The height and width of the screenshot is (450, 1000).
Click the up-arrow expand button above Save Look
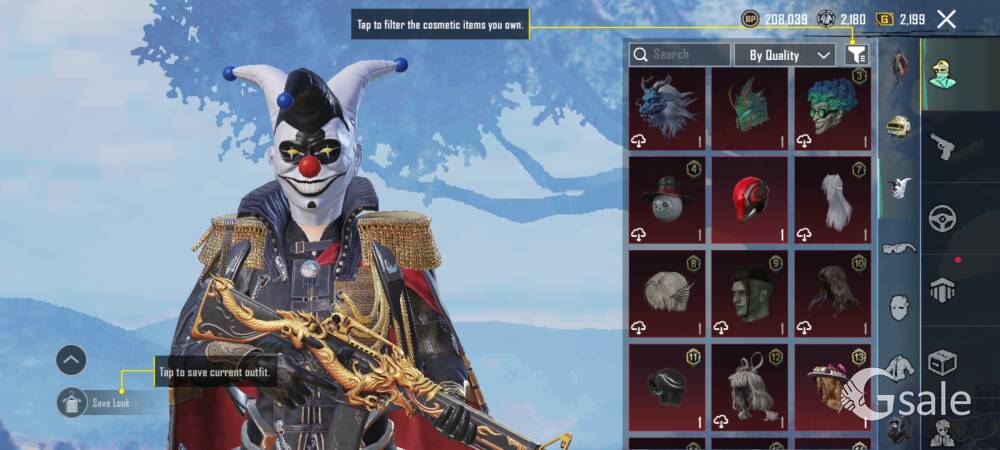pyautogui.click(x=71, y=360)
